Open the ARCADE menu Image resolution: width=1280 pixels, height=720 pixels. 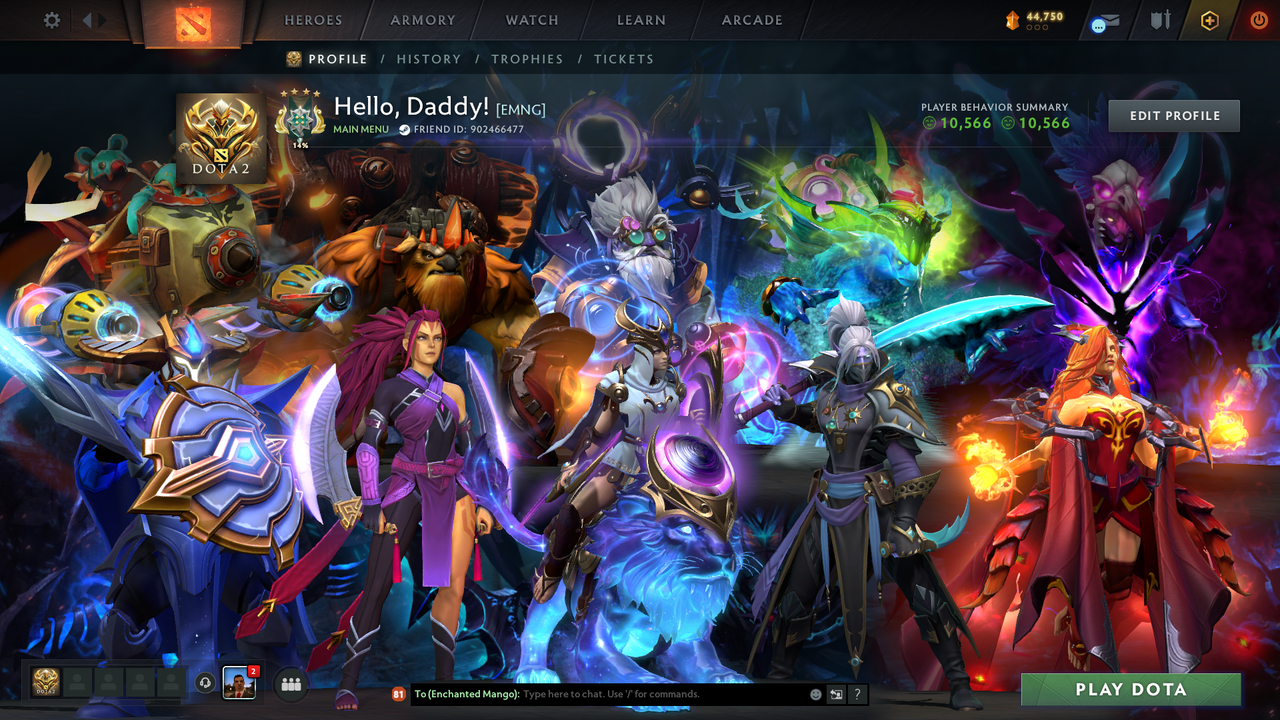[x=751, y=19]
